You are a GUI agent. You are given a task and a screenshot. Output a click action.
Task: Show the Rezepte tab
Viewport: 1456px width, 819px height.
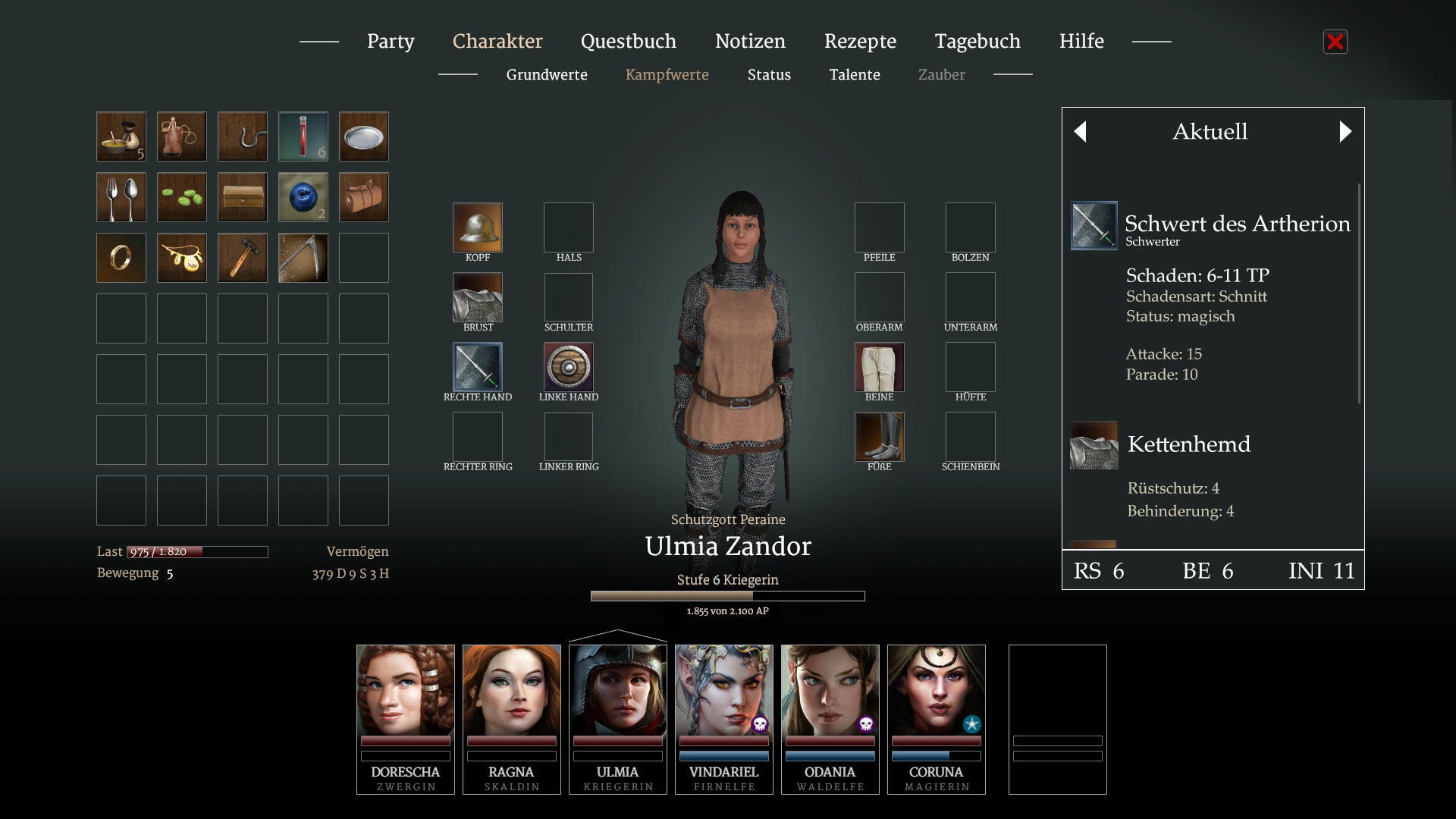click(x=860, y=41)
